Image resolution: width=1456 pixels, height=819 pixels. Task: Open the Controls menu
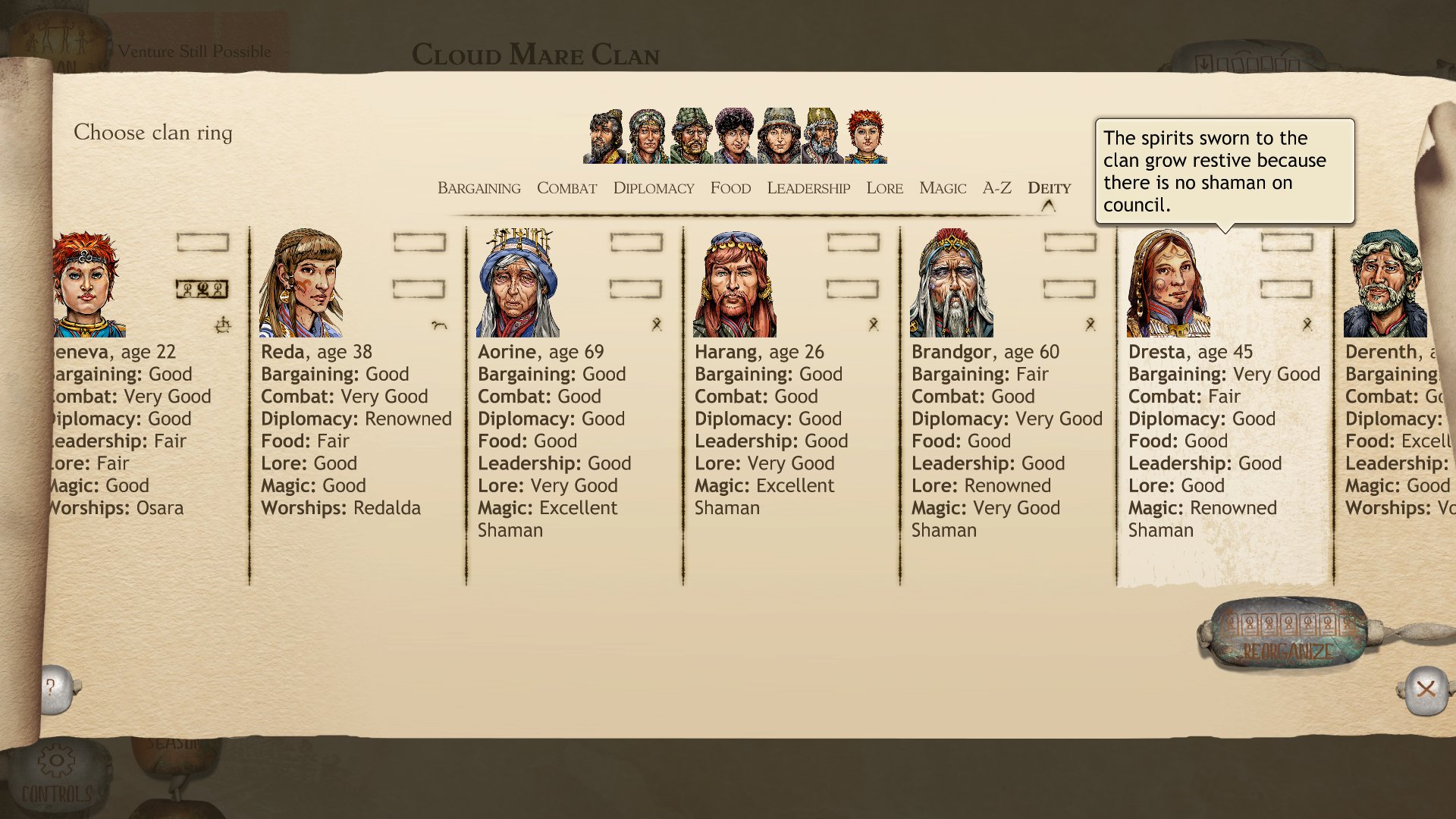click(56, 775)
